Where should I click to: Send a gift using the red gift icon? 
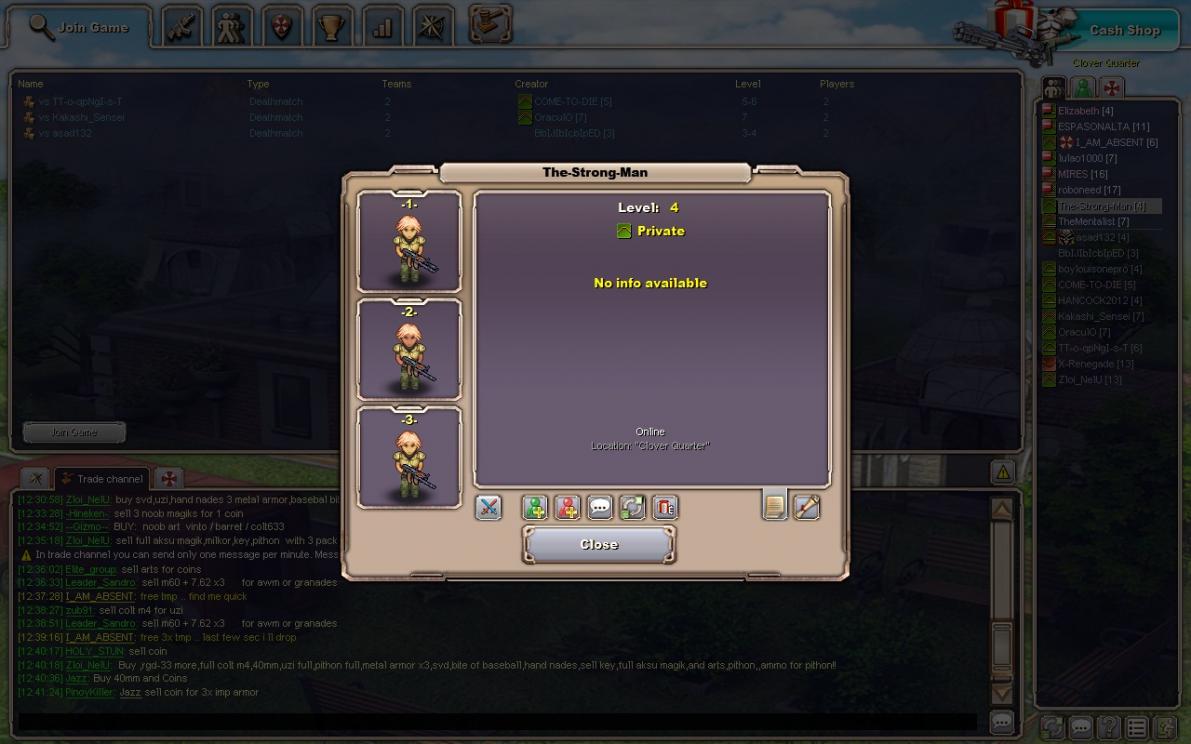(x=665, y=507)
